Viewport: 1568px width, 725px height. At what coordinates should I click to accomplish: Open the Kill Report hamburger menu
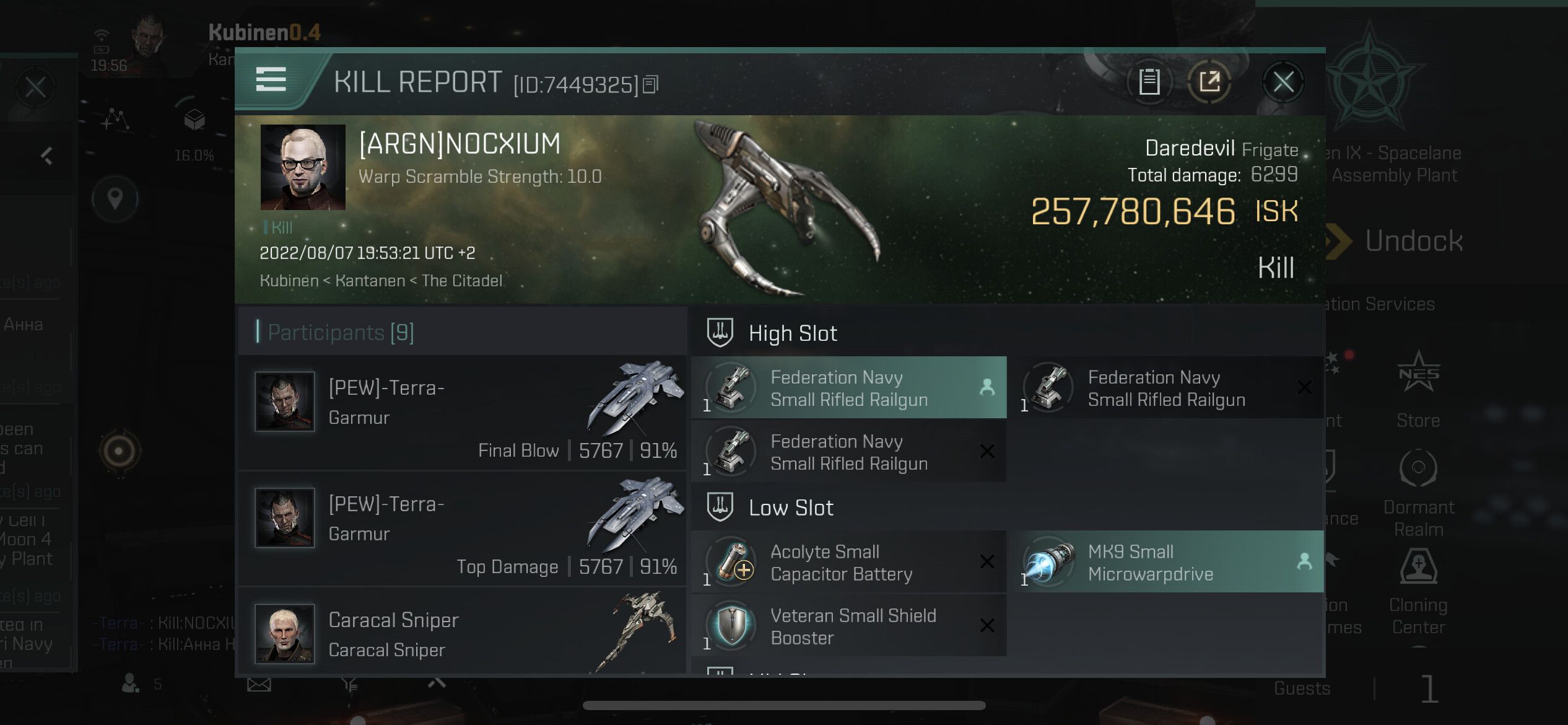(x=271, y=80)
